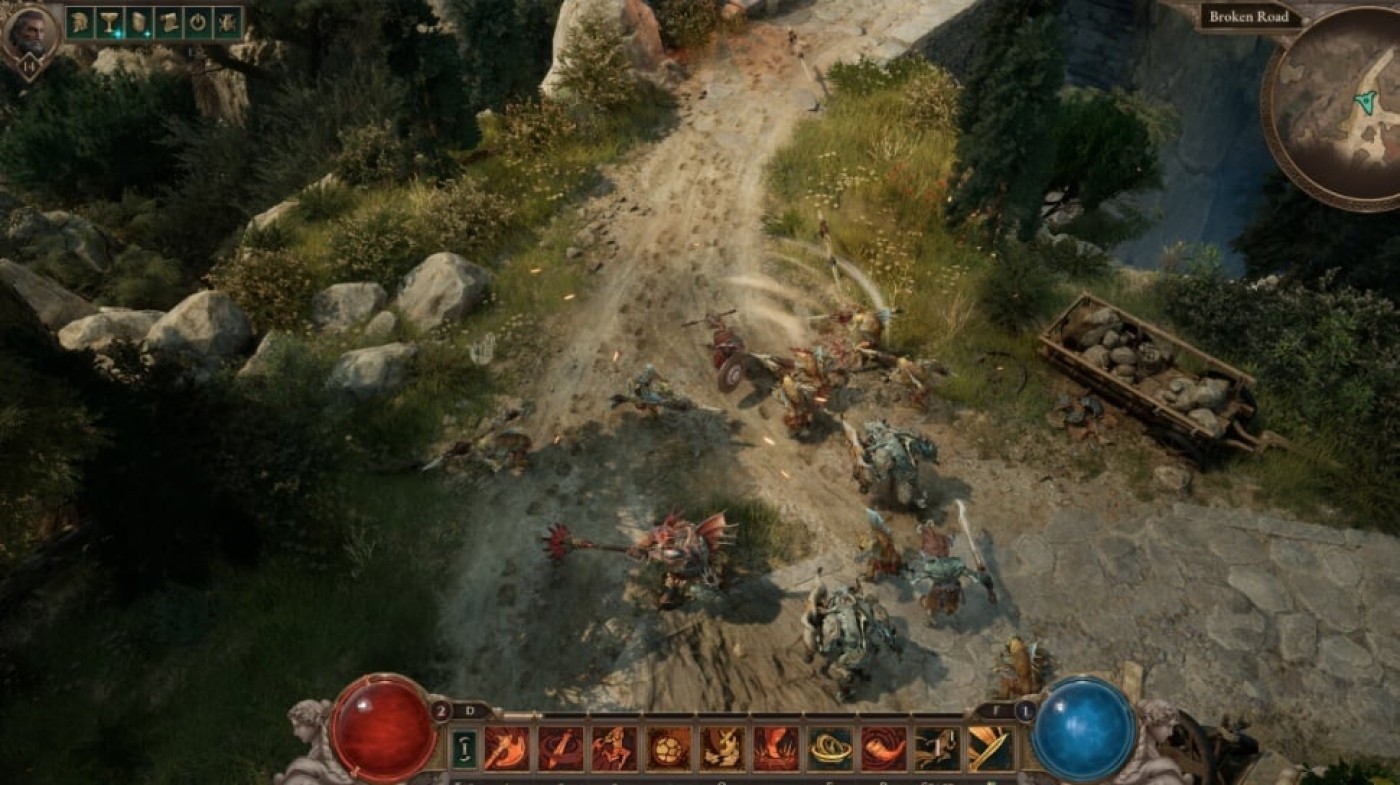
Task: Click the D toggle left of the hotbar
Action: coord(469,710)
